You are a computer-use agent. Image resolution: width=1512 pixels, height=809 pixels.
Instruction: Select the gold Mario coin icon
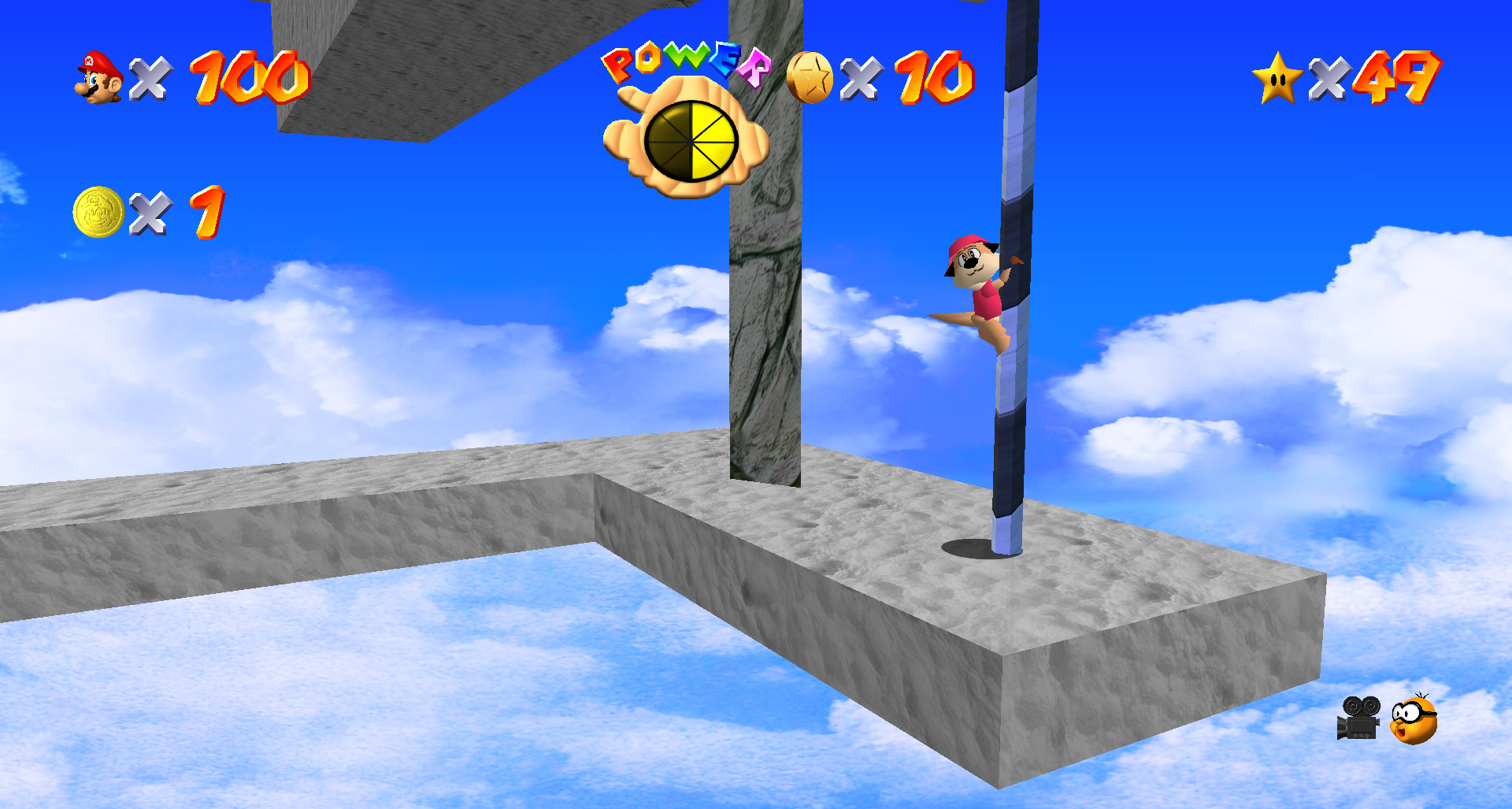[x=96, y=210]
